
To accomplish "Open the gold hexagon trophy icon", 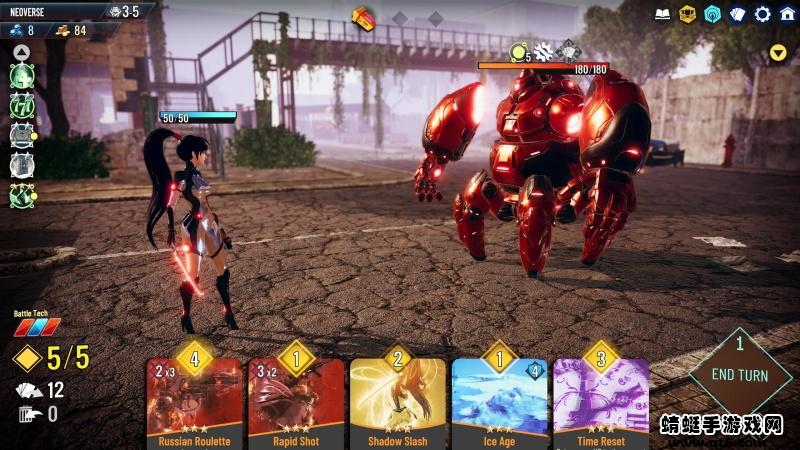I will [687, 14].
